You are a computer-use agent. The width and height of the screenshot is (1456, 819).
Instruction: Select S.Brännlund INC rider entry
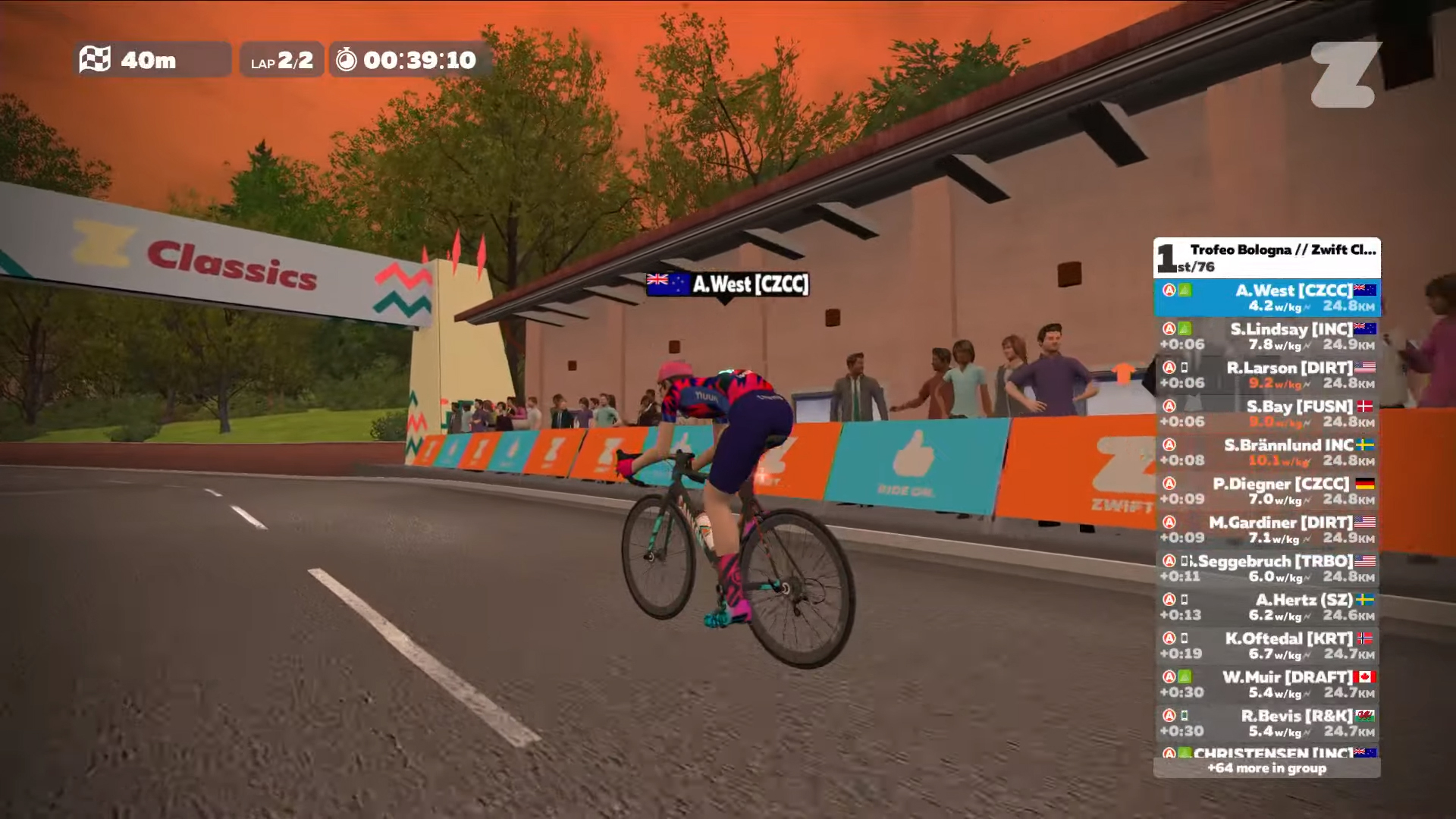(1266, 452)
